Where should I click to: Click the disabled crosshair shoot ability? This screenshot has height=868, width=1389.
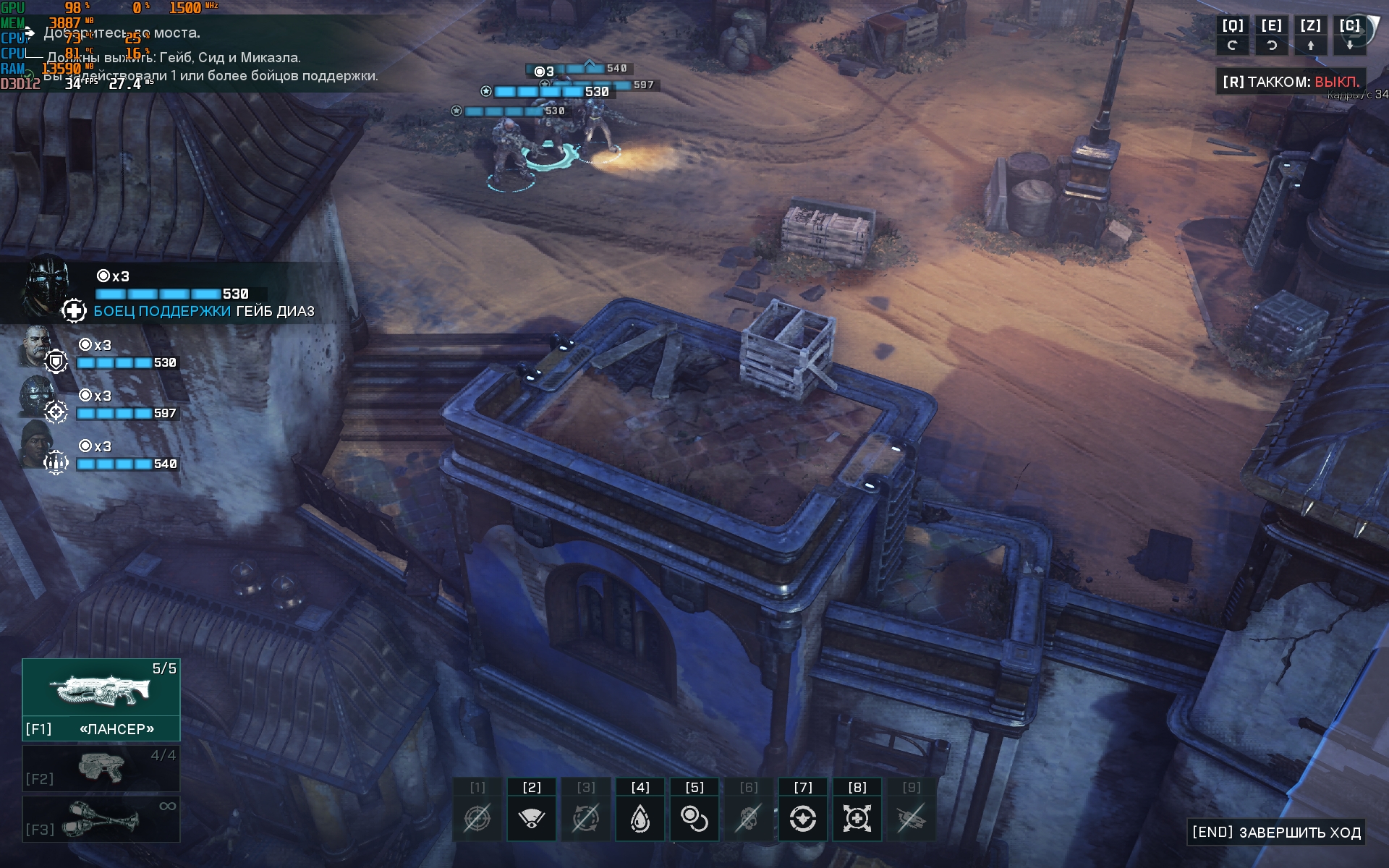point(477,819)
